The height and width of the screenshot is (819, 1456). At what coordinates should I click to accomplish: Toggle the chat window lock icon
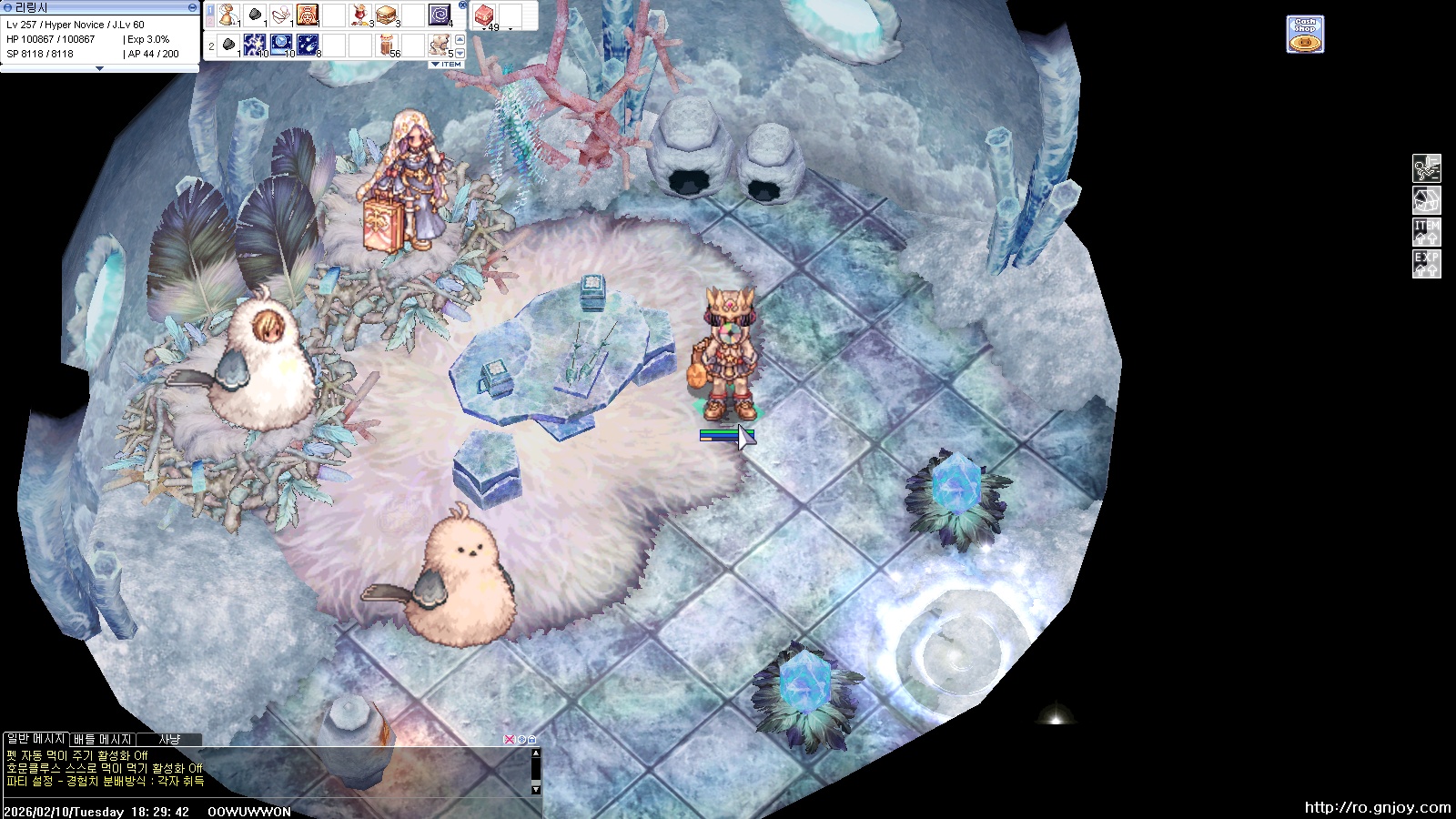click(x=532, y=740)
